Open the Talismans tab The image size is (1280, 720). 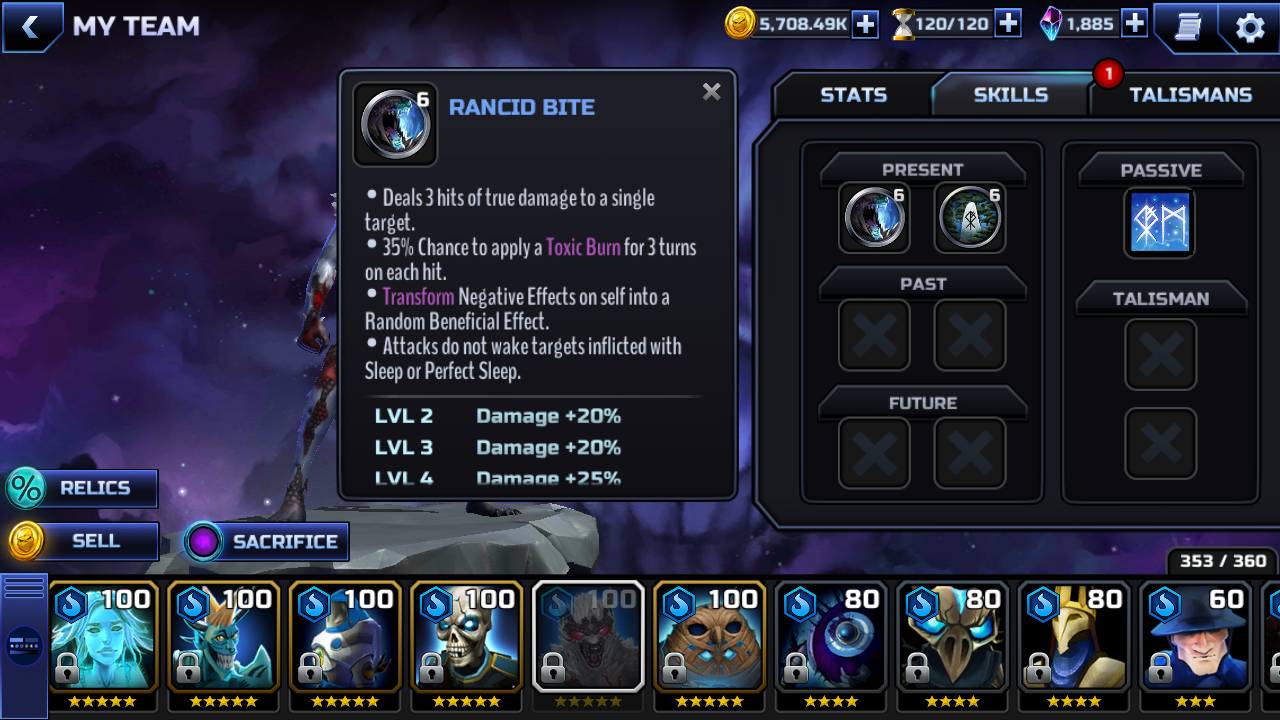pyautogui.click(x=1189, y=95)
